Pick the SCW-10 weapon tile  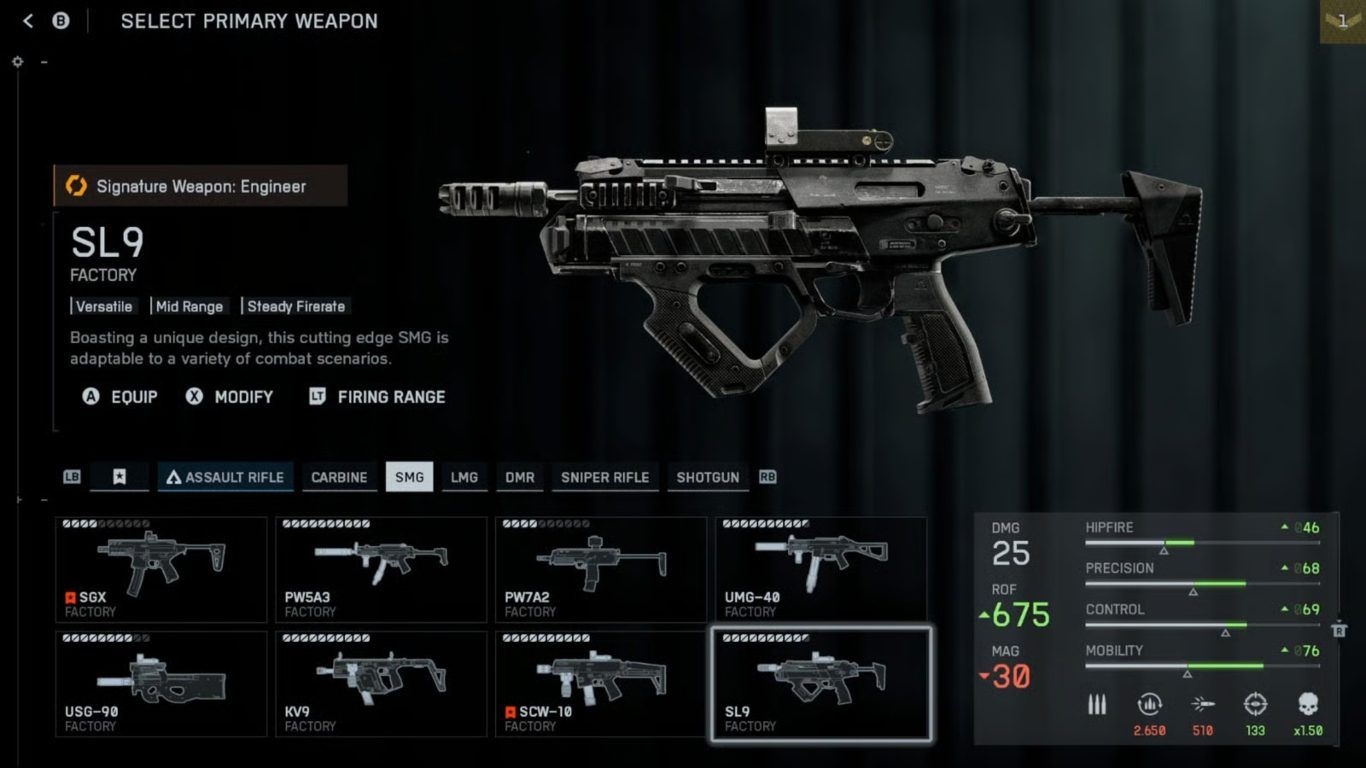(x=601, y=684)
